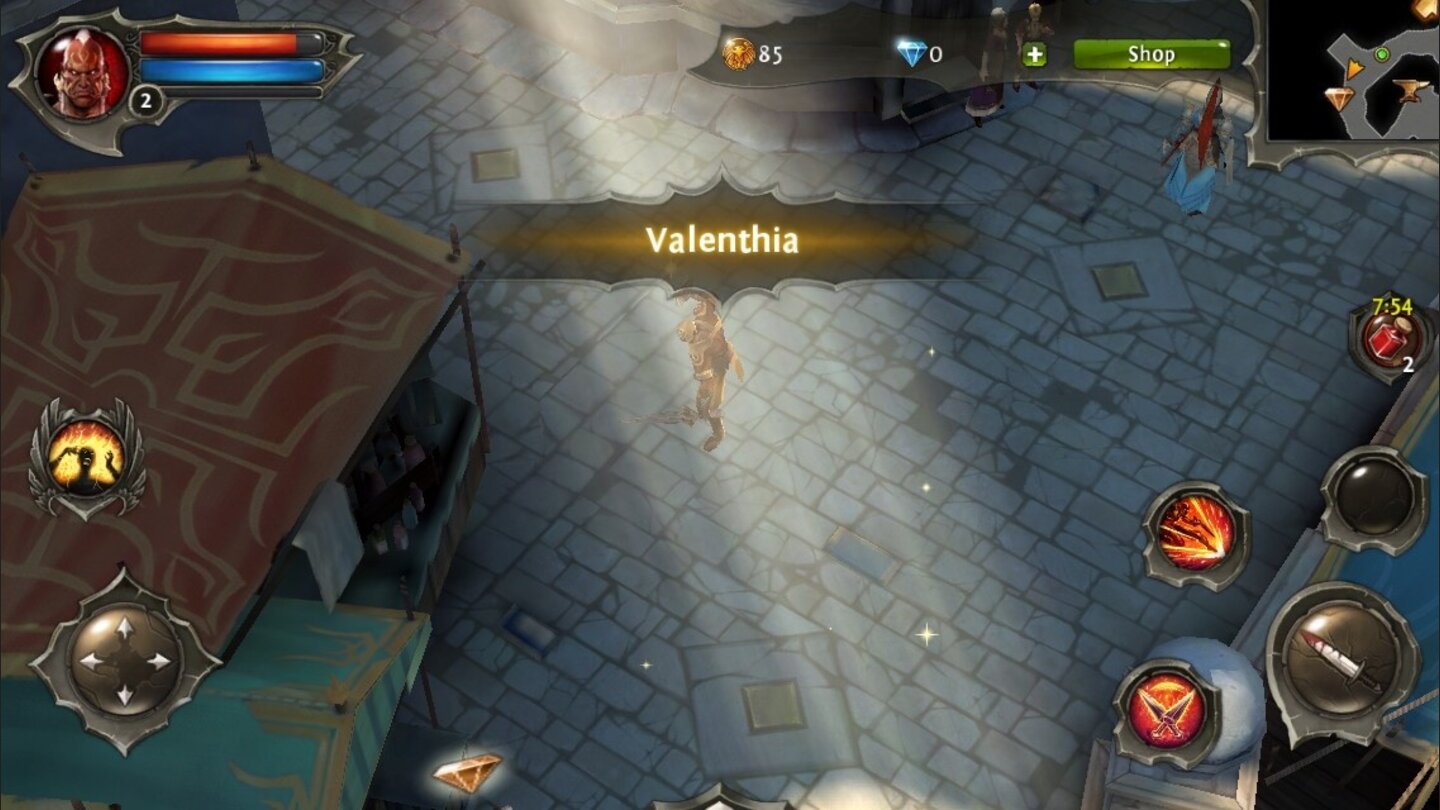The height and width of the screenshot is (810, 1440).
Task: Trigger the crossed-swords whirlwind skill
Action: point(1163,713)
